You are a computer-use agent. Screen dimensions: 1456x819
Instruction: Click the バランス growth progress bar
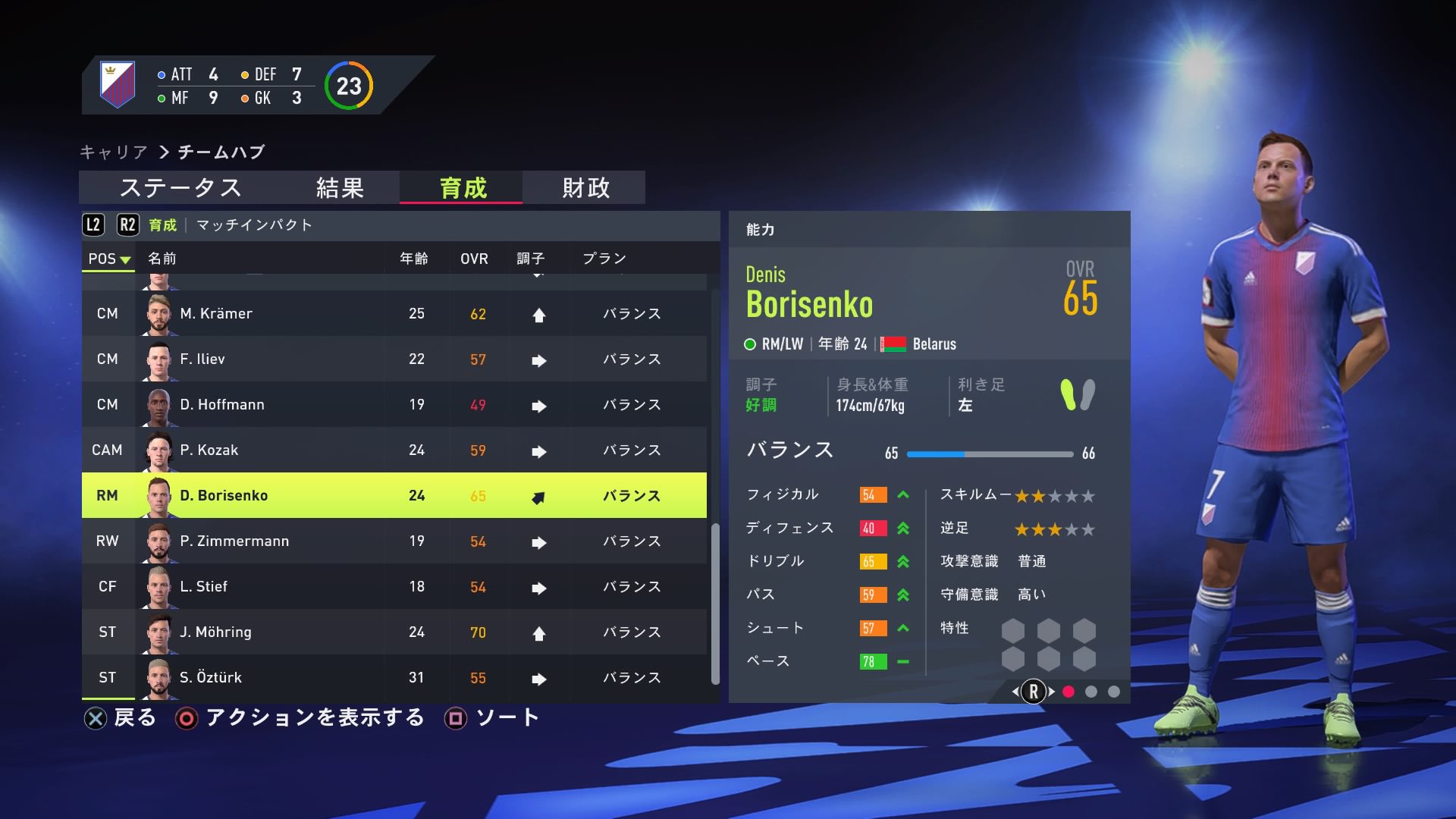tap(990, 453)
